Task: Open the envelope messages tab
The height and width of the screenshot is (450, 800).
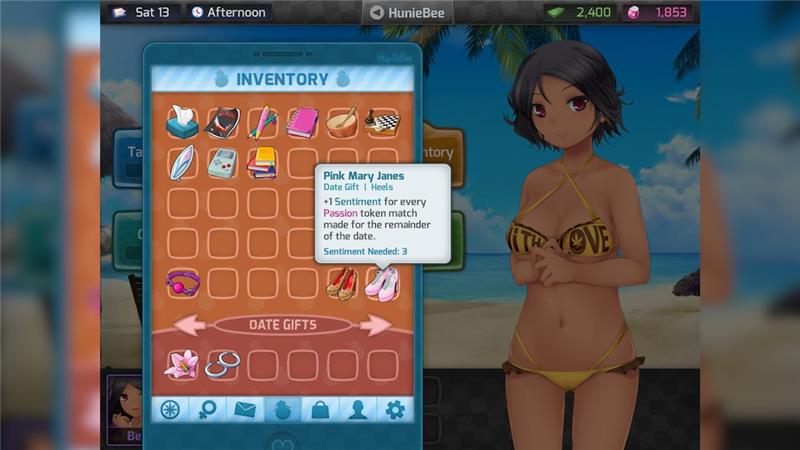Action: point(243,409)
